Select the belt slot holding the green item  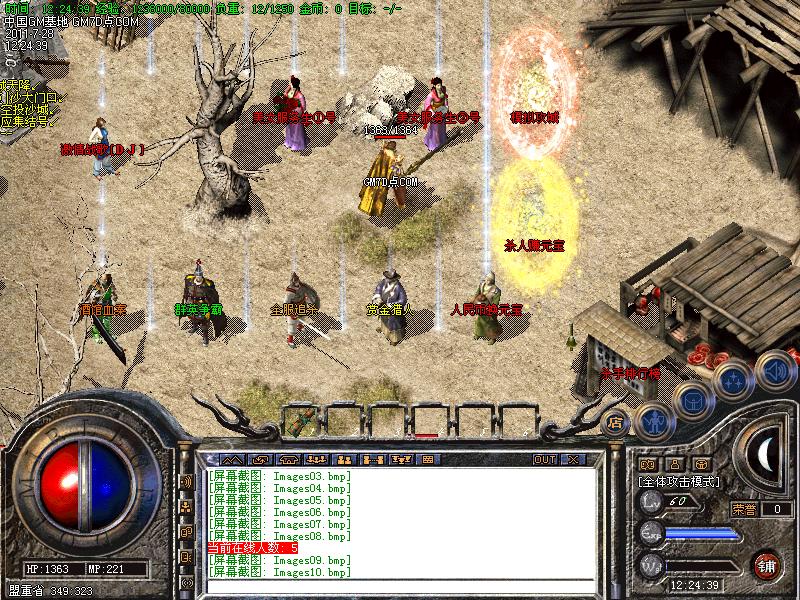[x=302, y=421]
